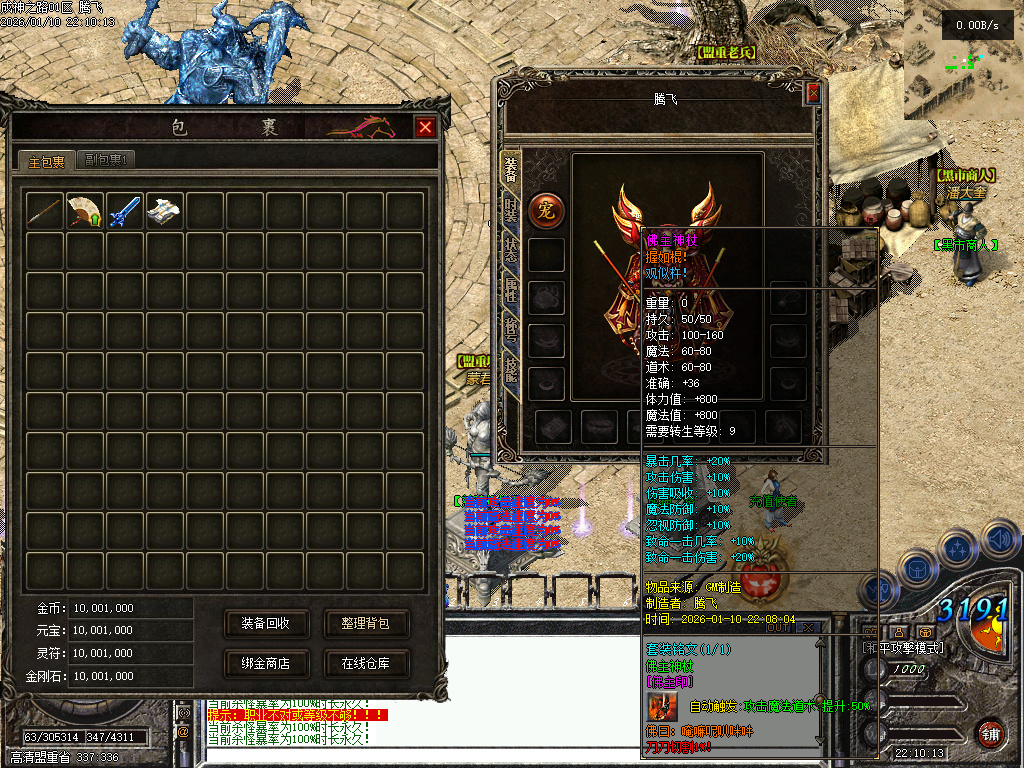This screenshot has height=768, width=1024.
Task: Open the bound gold shop (绑金商店)
Action: (265, 662)
